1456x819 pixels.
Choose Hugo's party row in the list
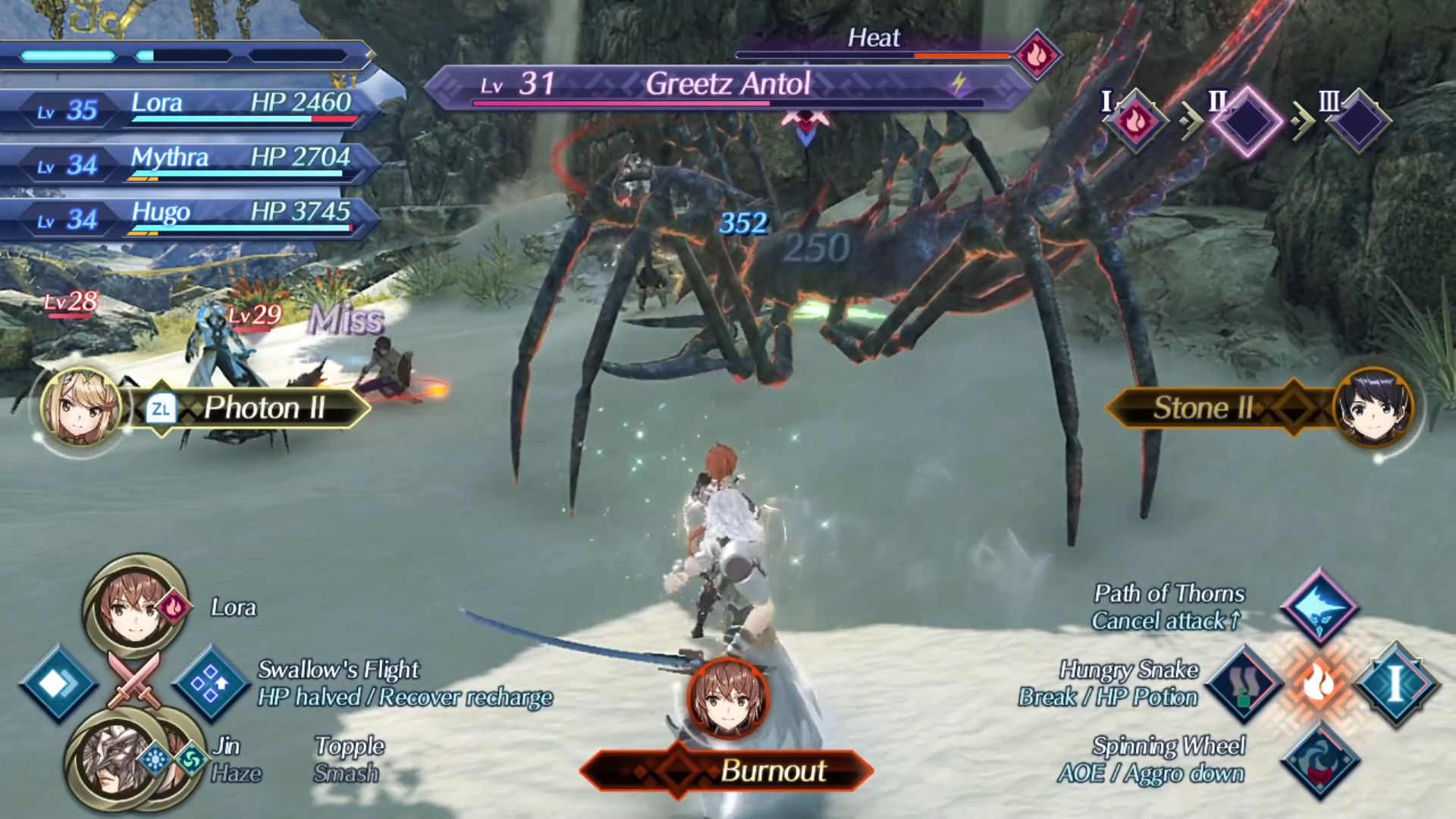pos(190,219)
